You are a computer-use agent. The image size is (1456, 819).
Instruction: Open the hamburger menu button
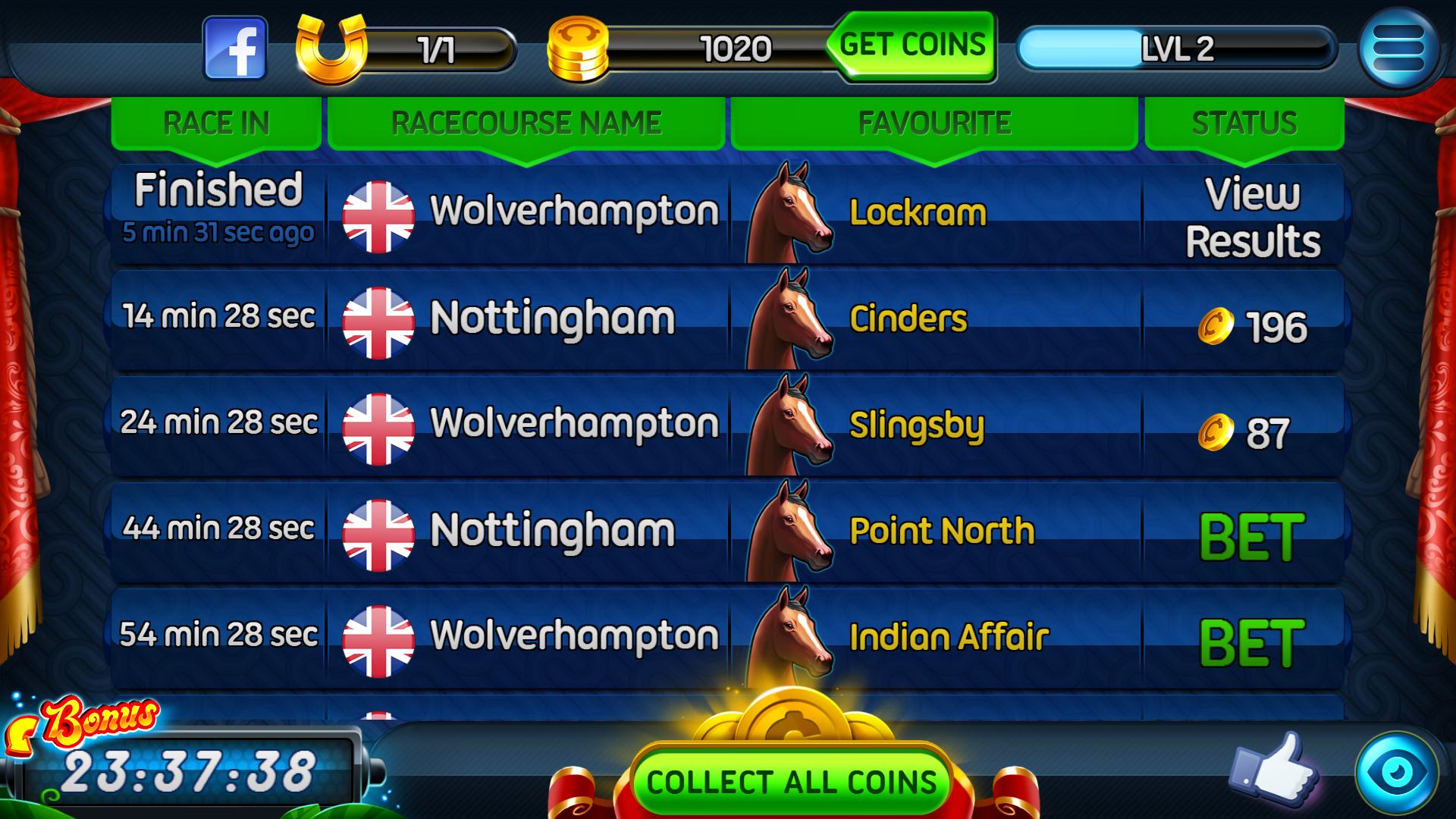(x=1398, y=49)
